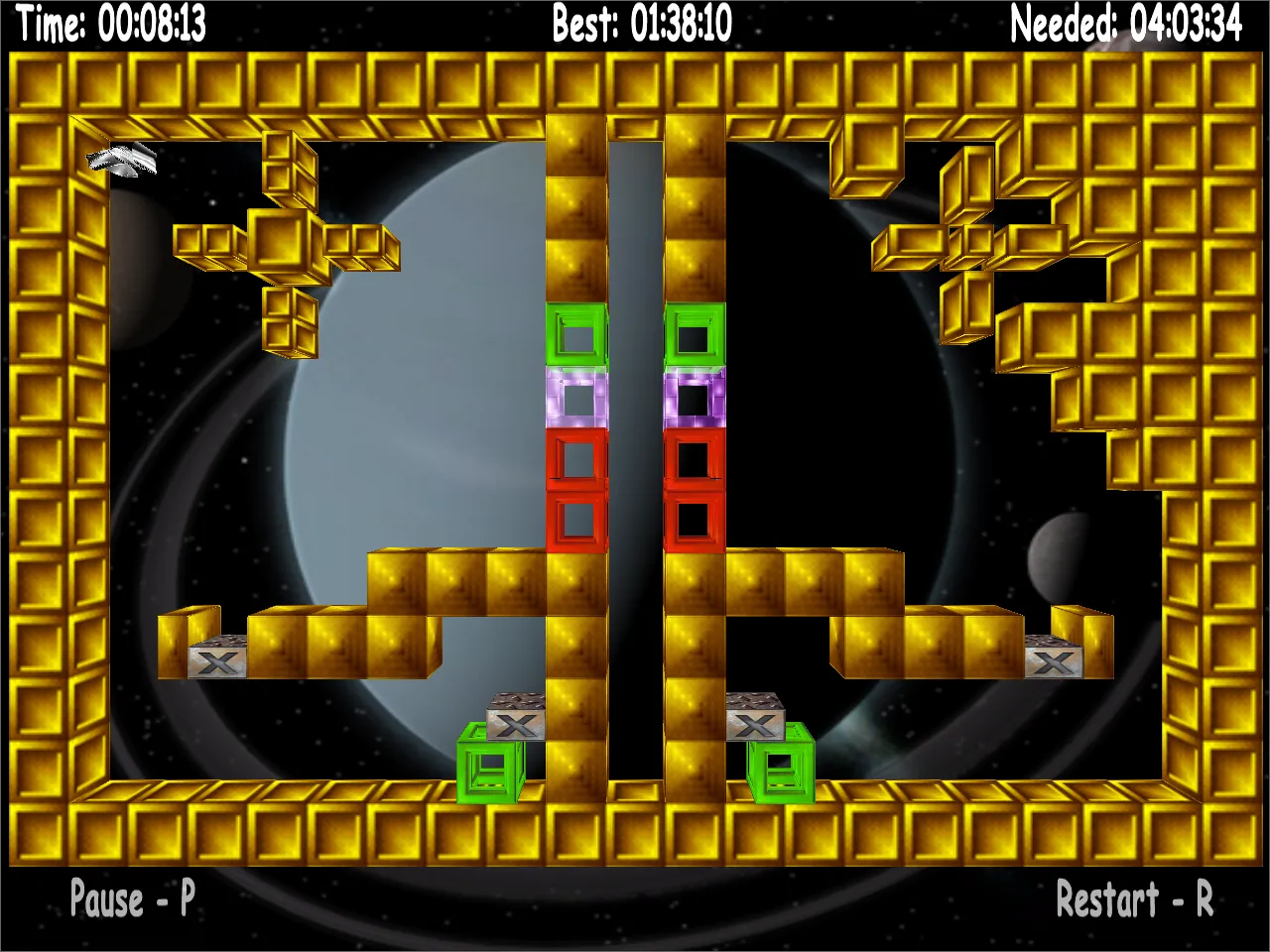Select the X block beneath the left column

point(514,721)
